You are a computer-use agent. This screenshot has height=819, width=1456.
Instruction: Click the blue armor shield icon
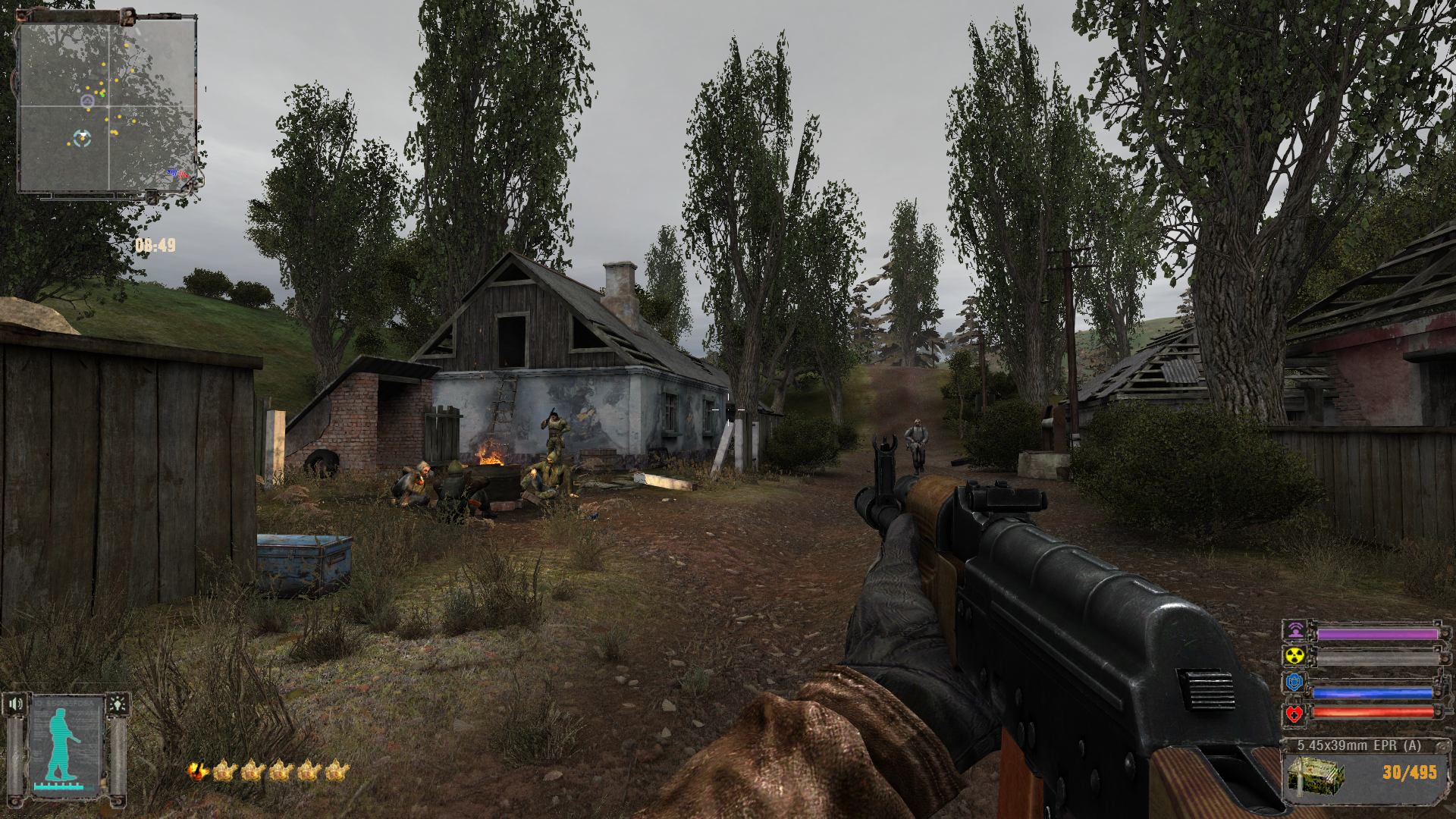coord(1294,683)
